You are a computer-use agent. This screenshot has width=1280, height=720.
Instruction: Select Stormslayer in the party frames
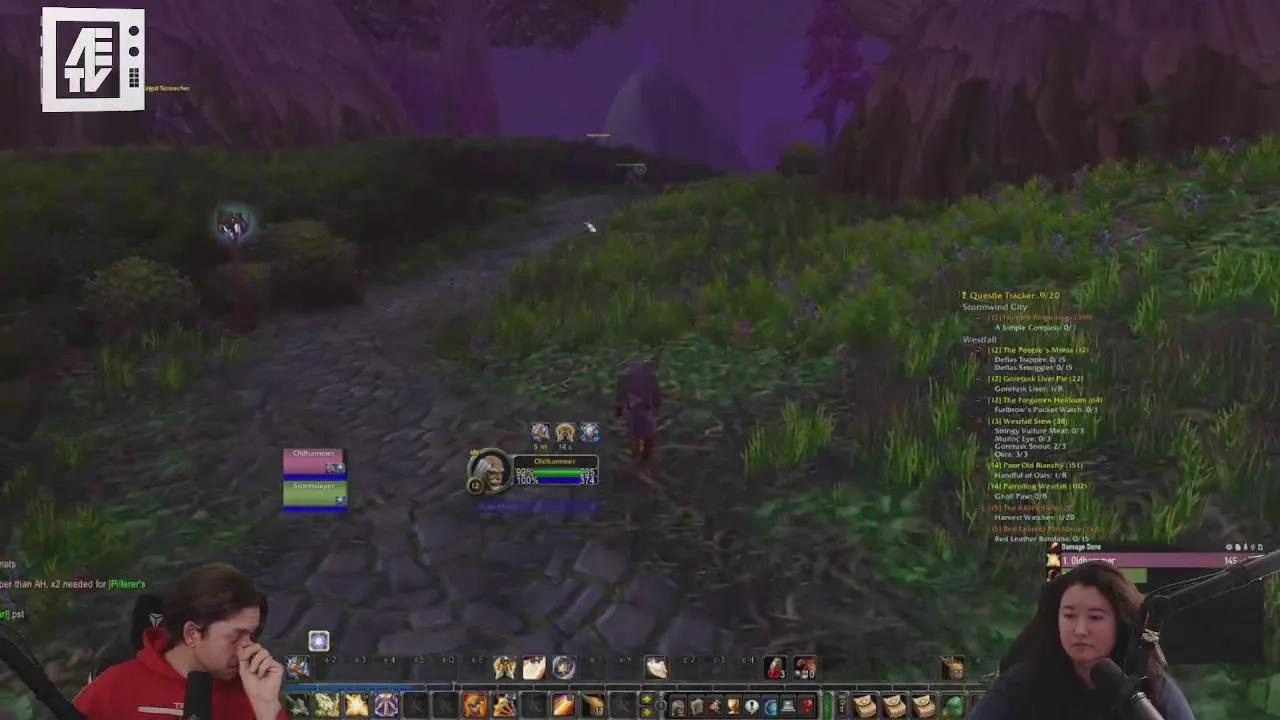coord(315,488)
